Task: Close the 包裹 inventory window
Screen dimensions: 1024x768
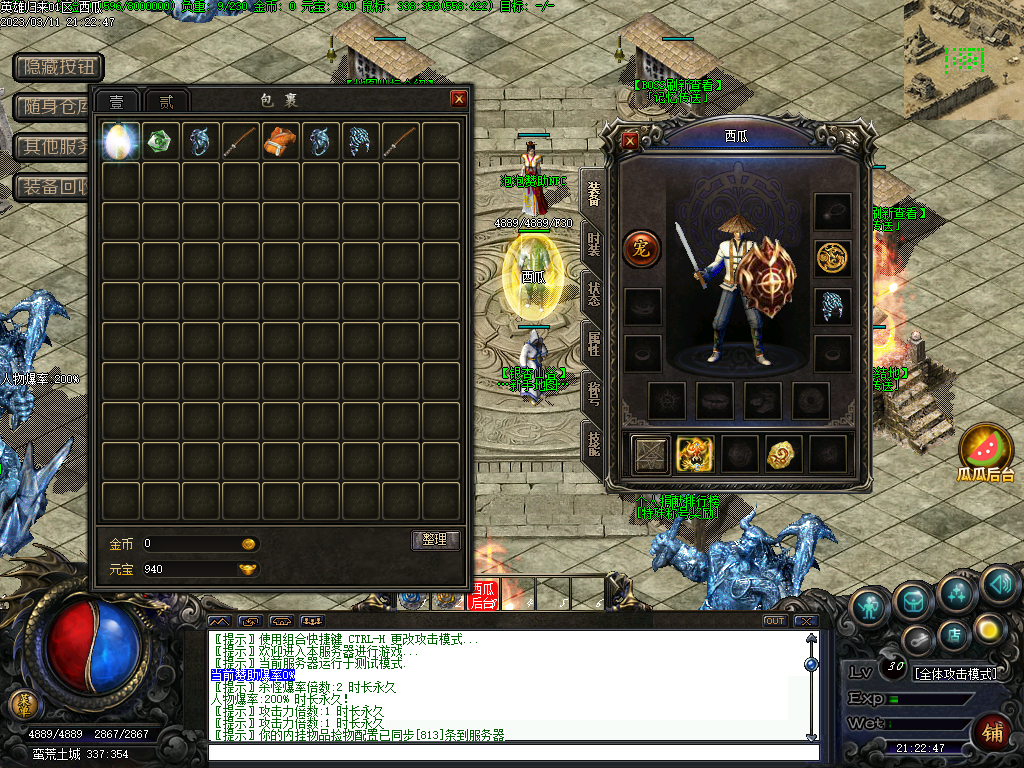Action: pos(459,98)
